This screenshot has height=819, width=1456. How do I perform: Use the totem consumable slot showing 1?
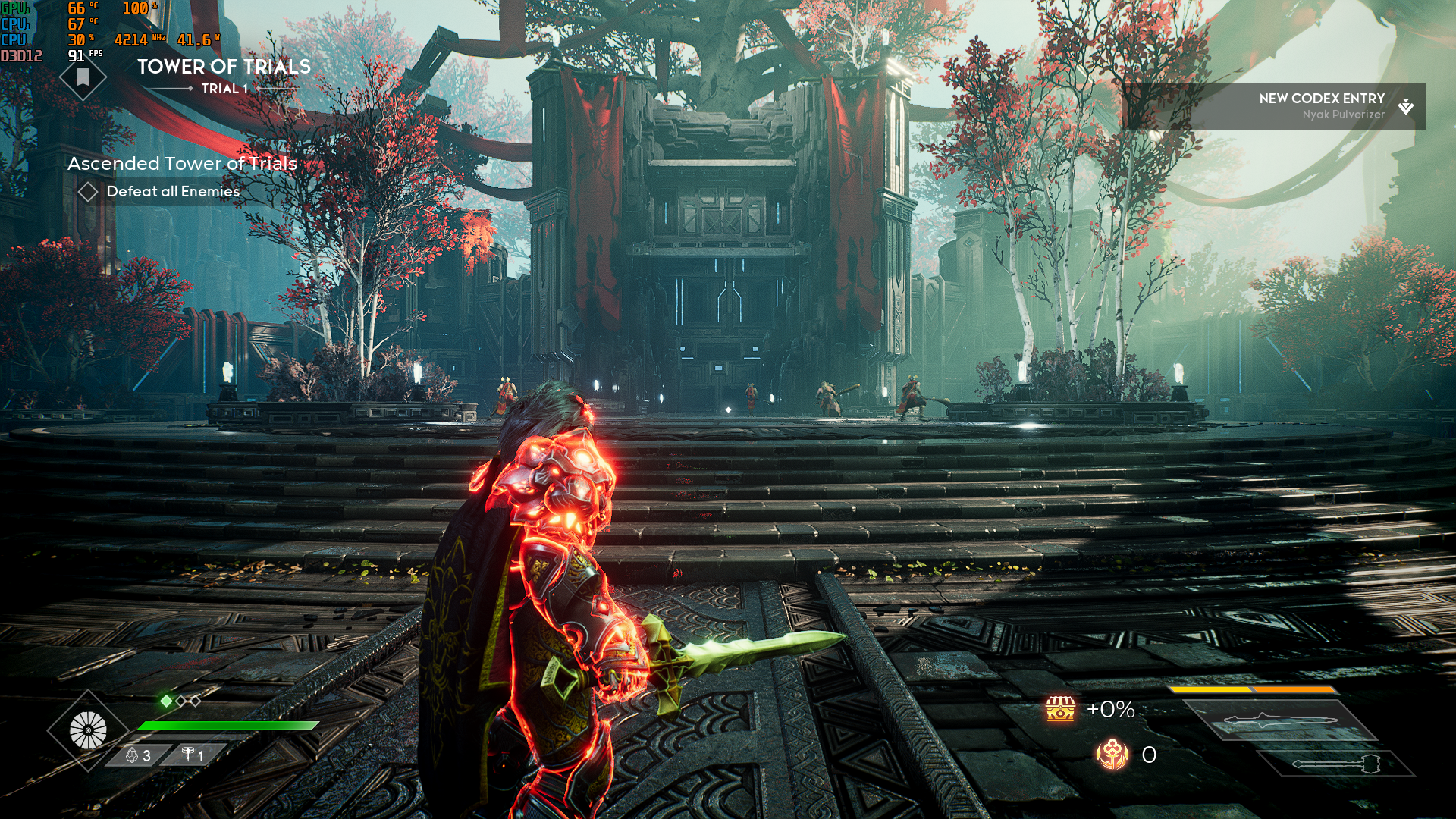pyautogui.click(x=193, y=755)
